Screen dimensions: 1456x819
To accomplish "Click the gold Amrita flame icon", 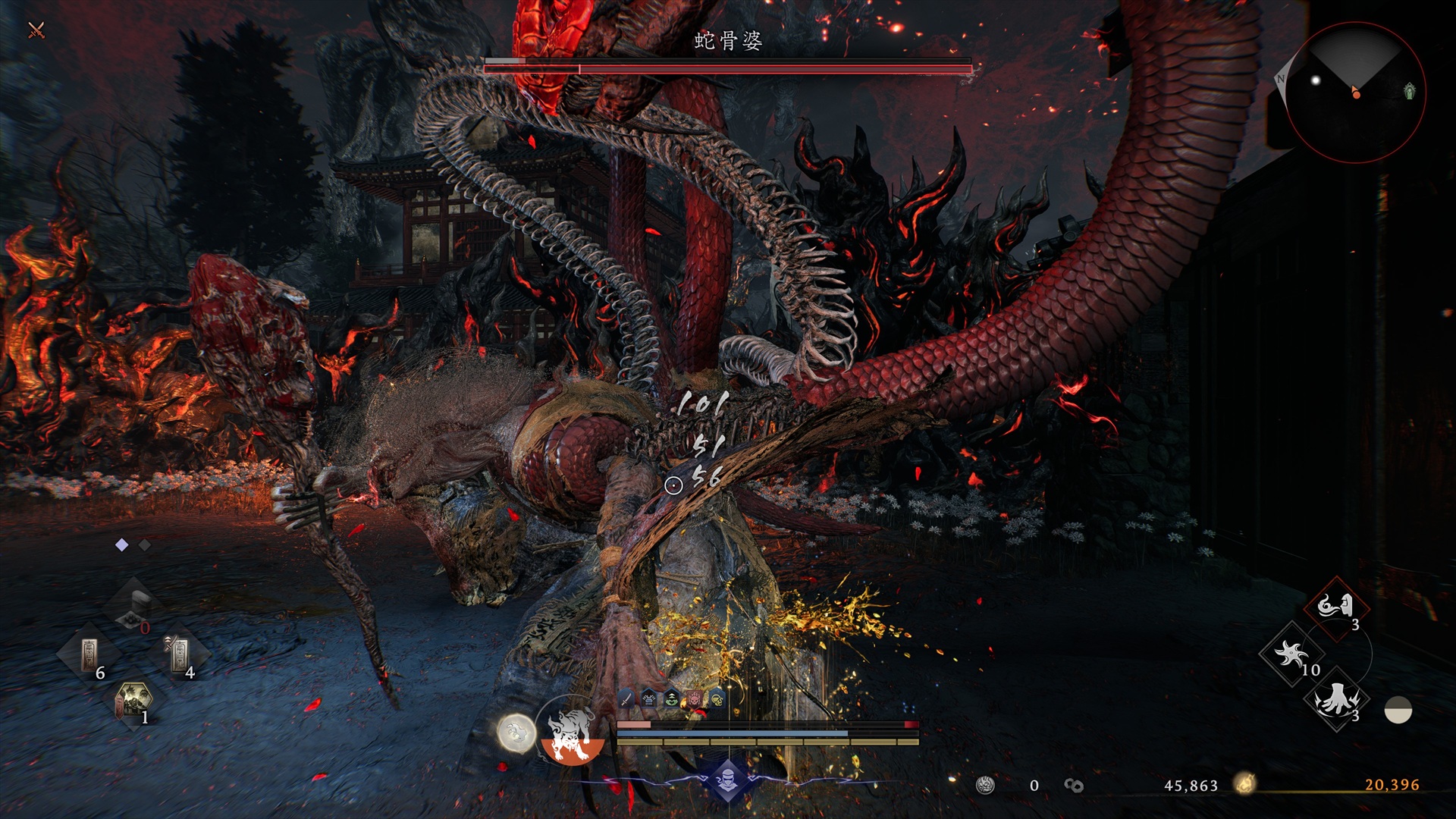I will point(1244,784).
